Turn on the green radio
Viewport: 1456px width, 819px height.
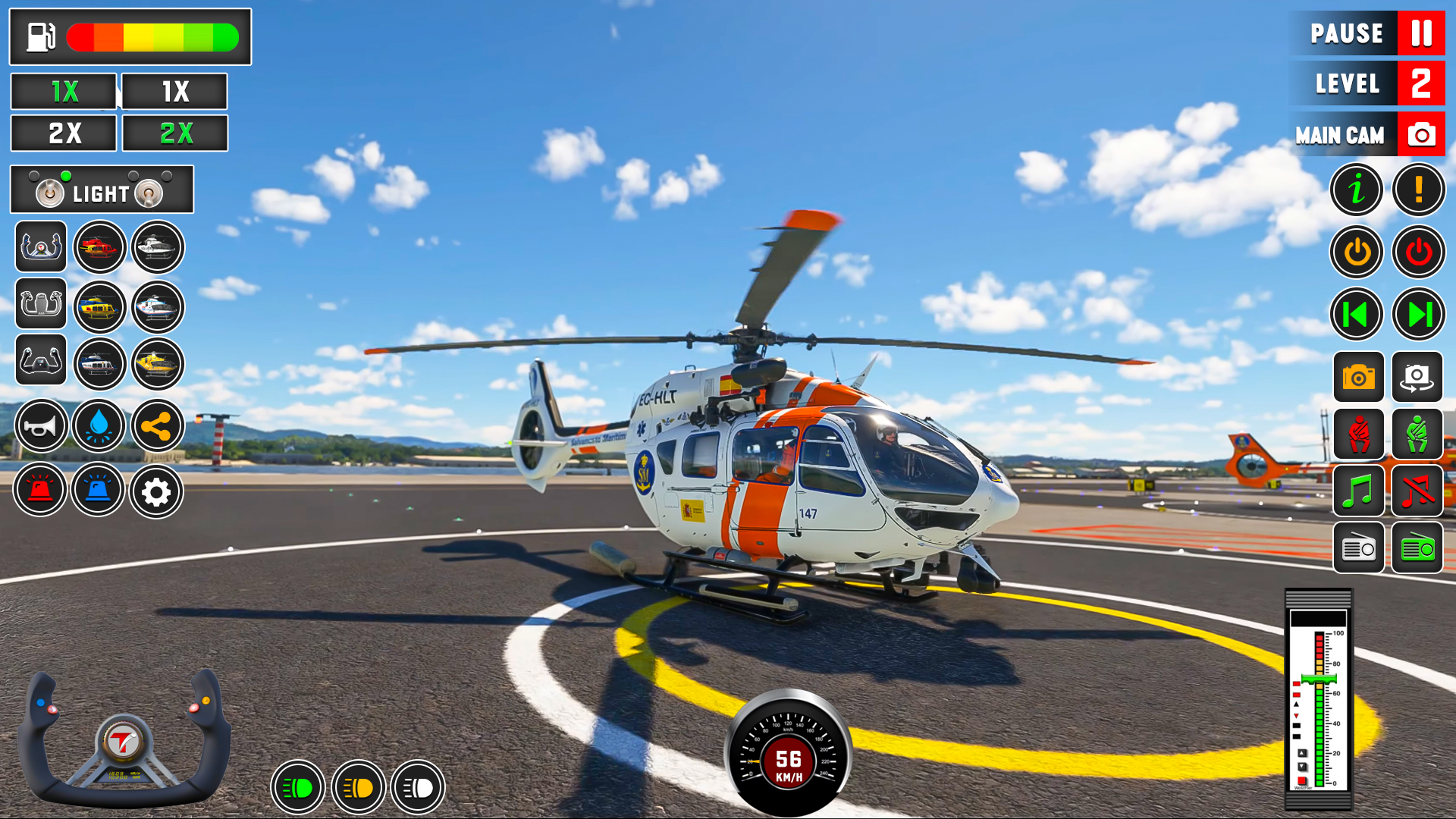[x=1417, y=548]
